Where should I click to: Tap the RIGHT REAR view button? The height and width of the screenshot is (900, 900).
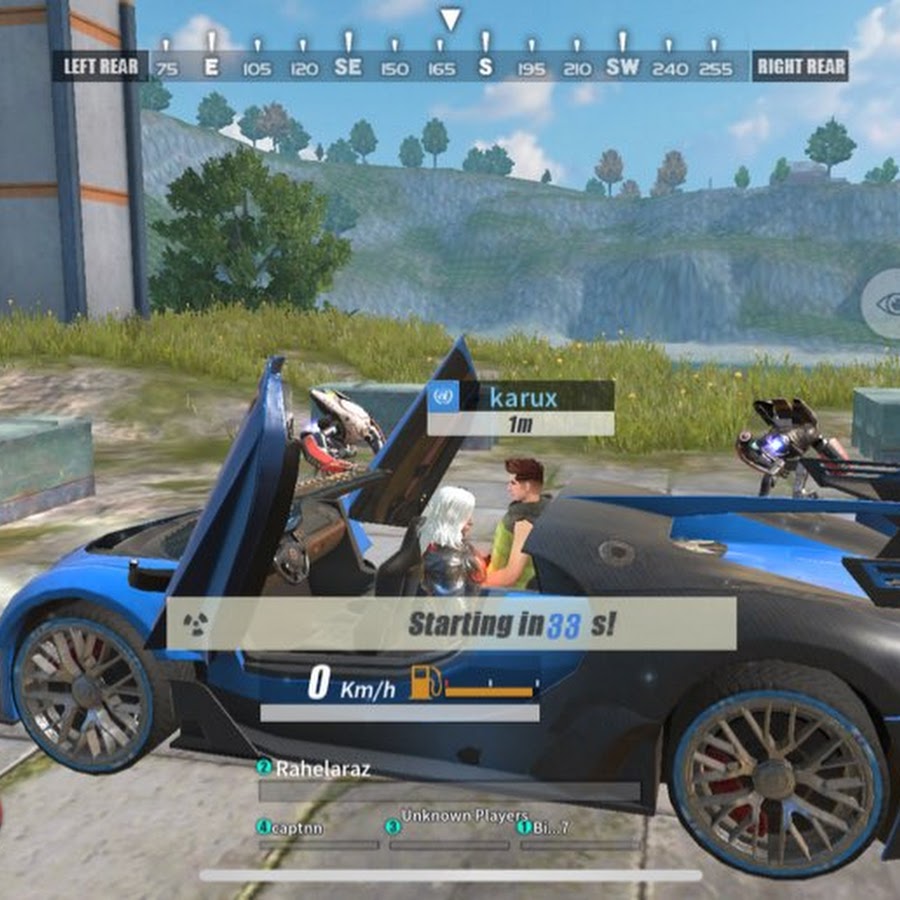(801, 67)
